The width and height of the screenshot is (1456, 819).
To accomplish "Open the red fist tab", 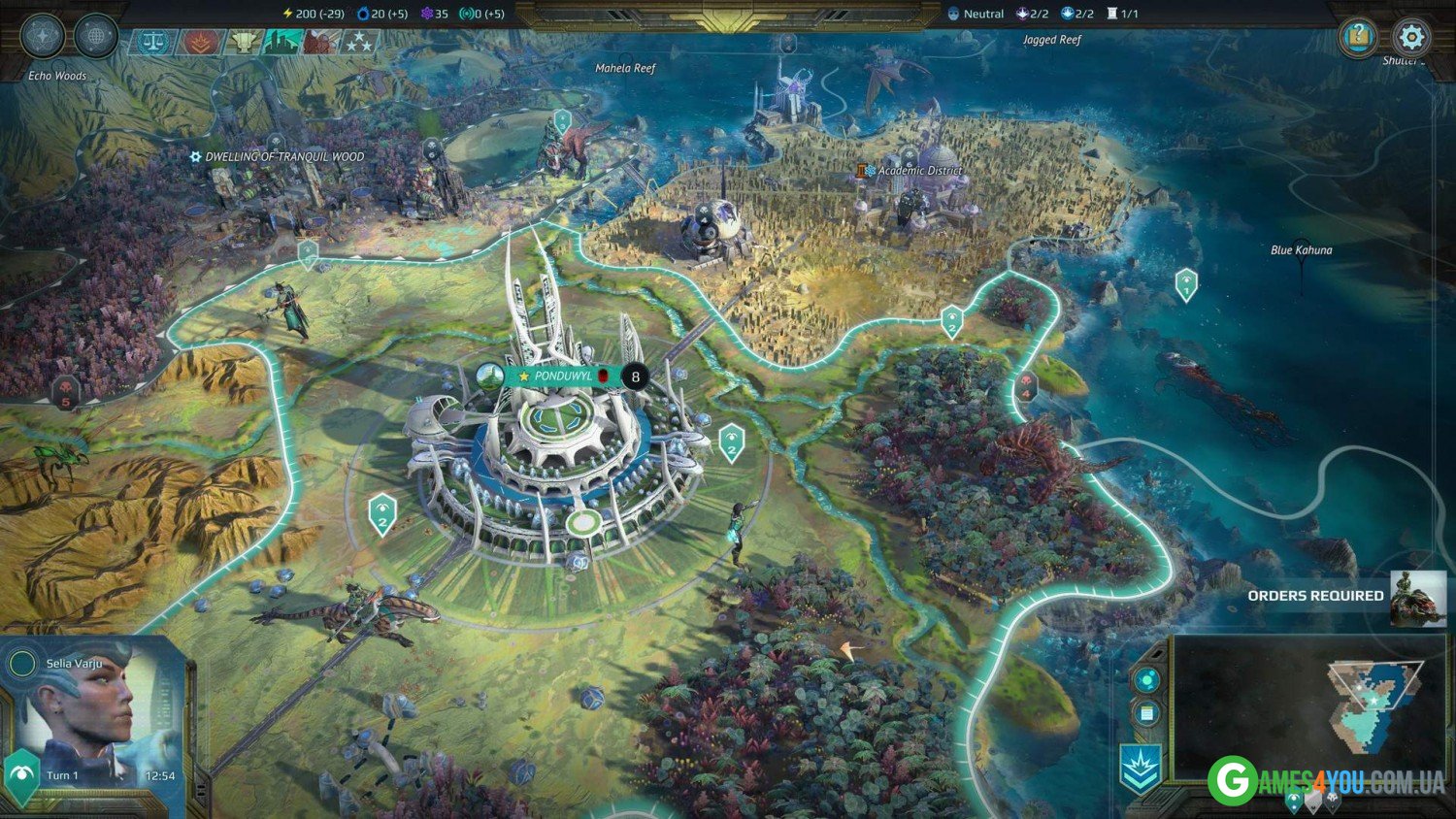I will pyautogui.click(x=321, y=42).
